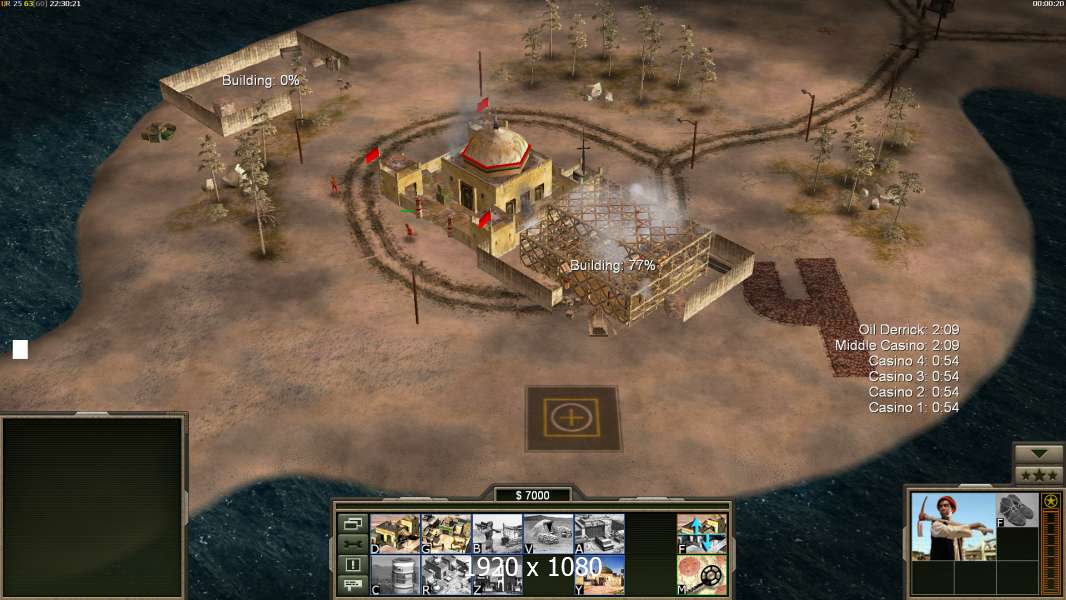This screenshot has width=1066, height=600.
Task: Click the overlapping windows button
Action: point(352,523)
